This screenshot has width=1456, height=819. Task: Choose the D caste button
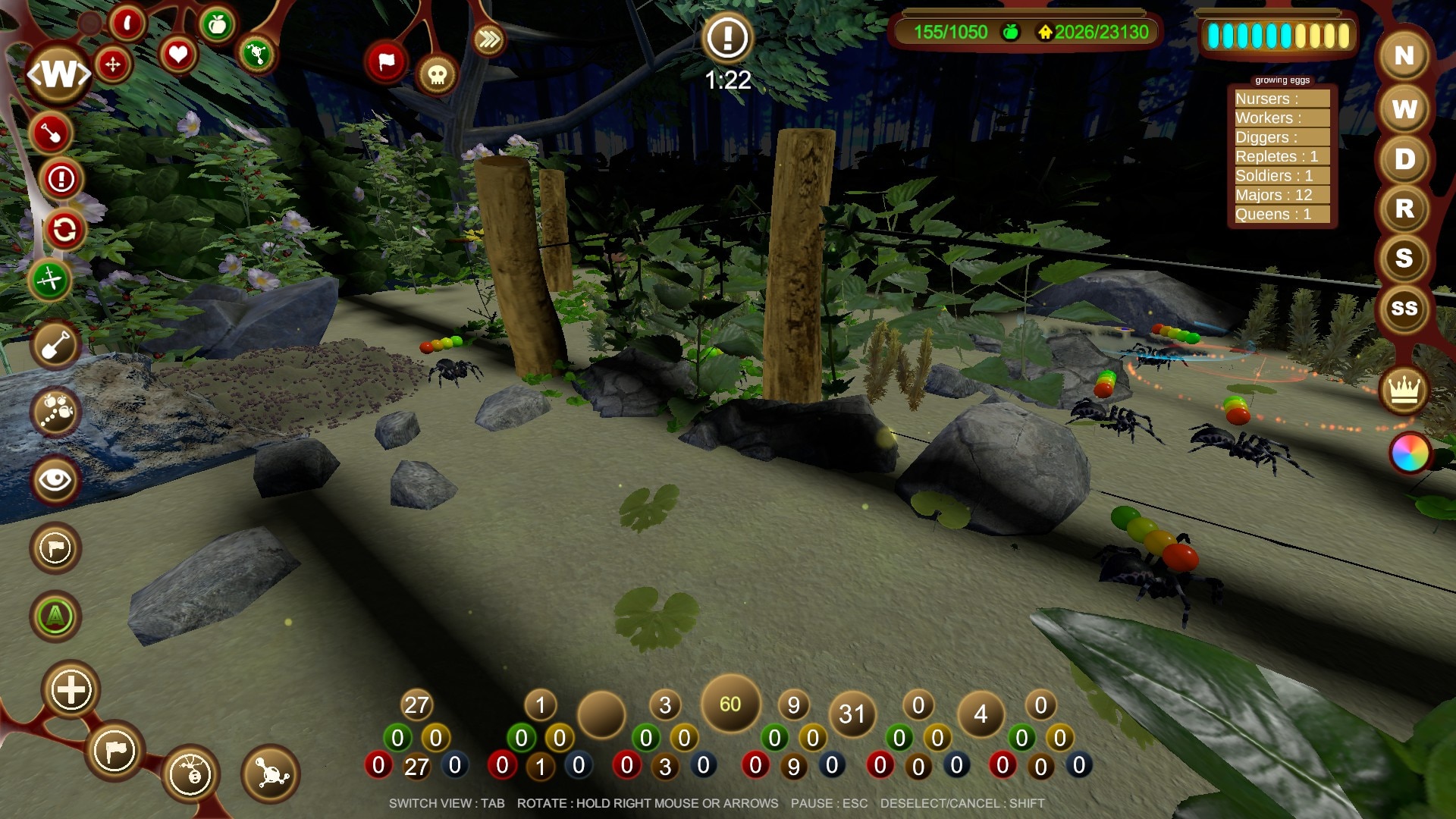pos(1404,159)
